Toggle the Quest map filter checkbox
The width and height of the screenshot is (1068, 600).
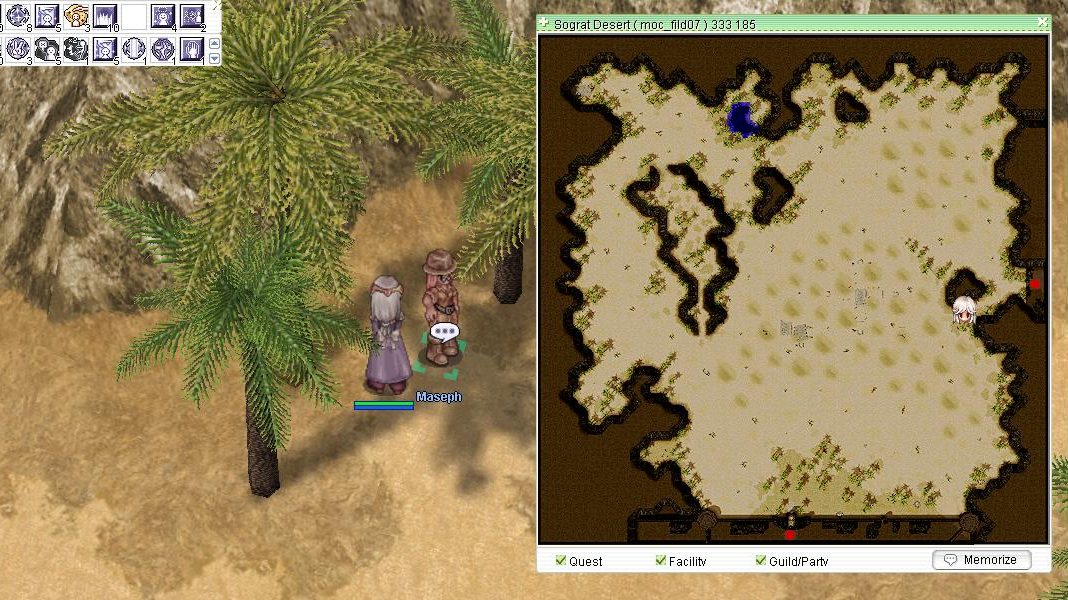[x=561, y=561]
